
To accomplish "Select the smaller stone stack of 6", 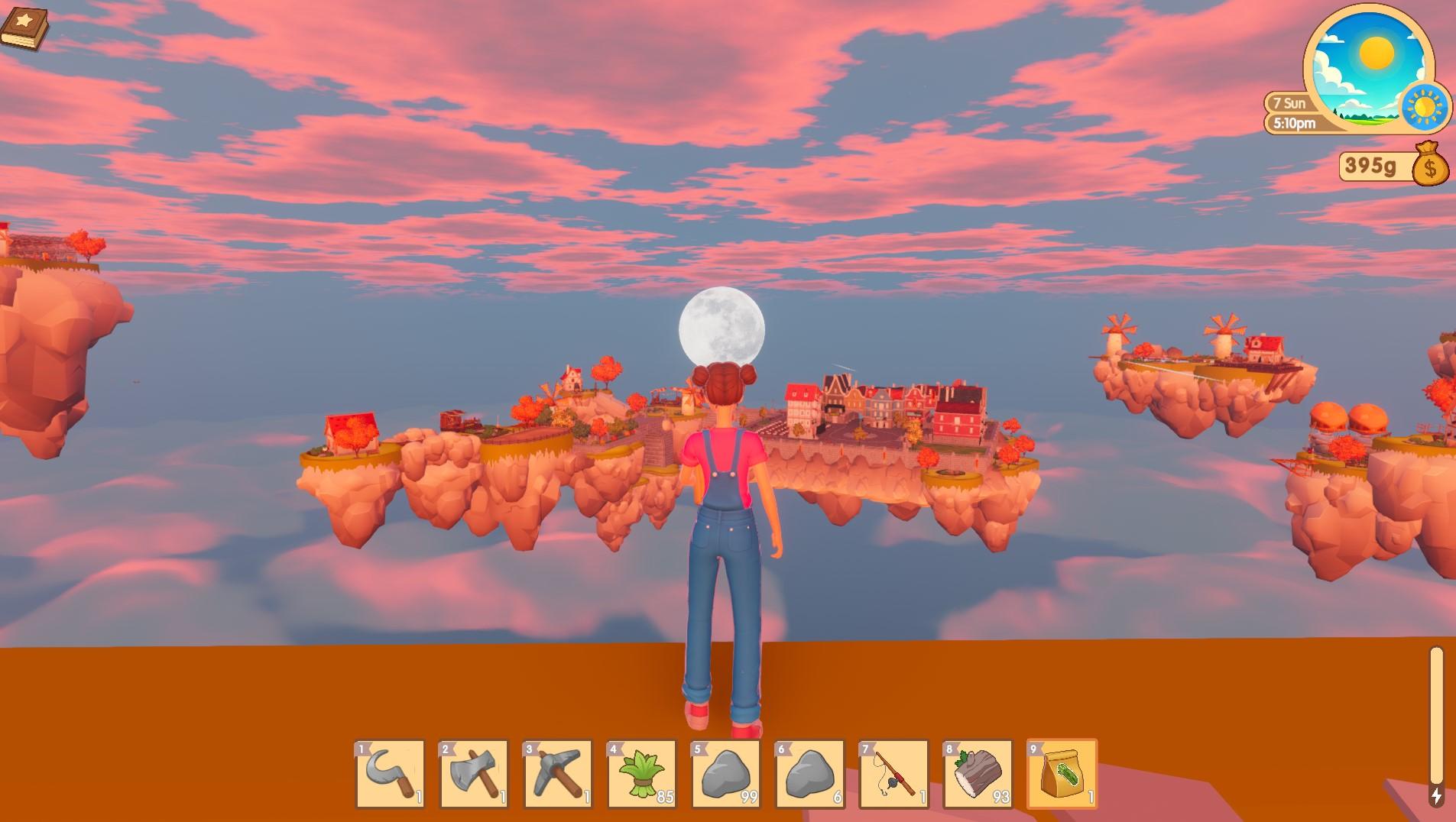I will [811, 775].
